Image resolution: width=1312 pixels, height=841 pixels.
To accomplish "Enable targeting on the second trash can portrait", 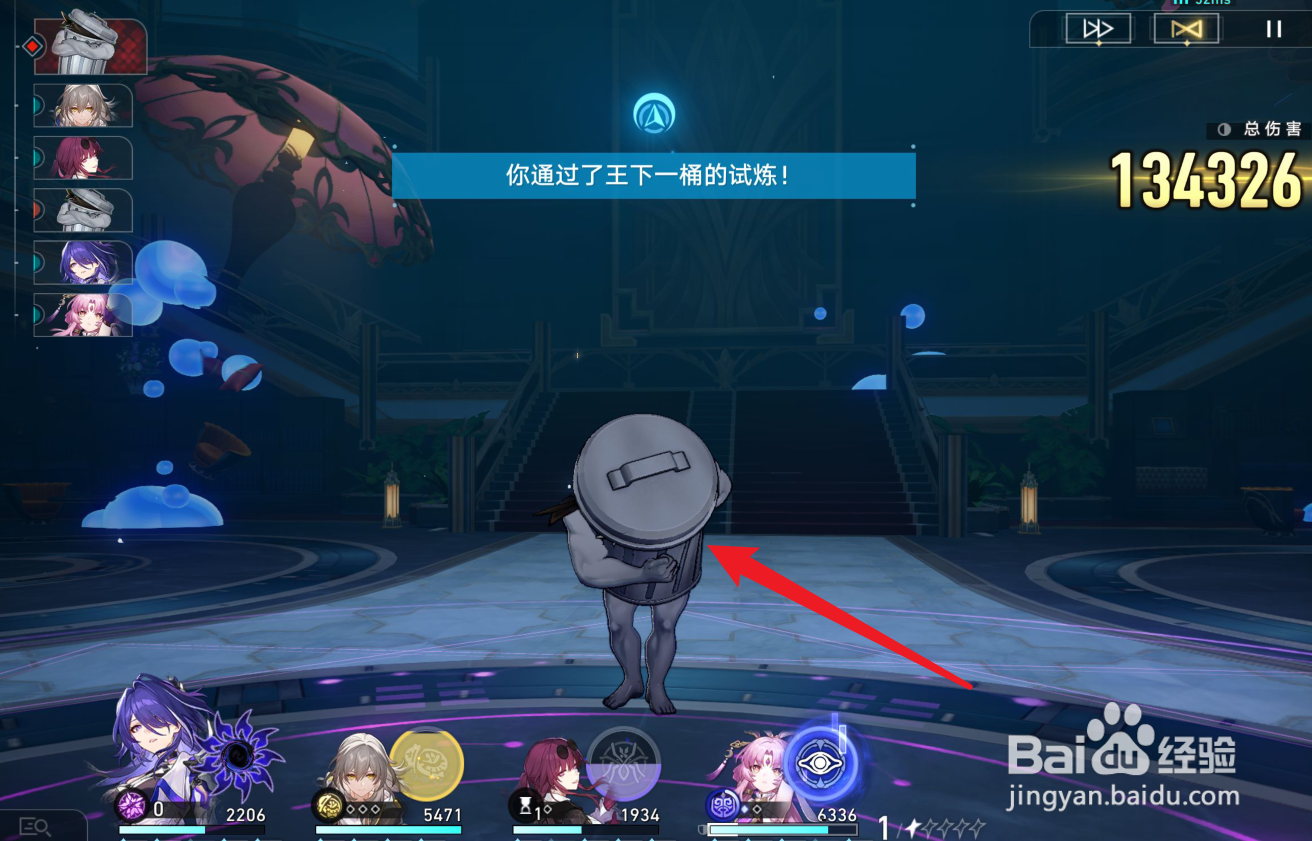I will (x=83, y=211).
